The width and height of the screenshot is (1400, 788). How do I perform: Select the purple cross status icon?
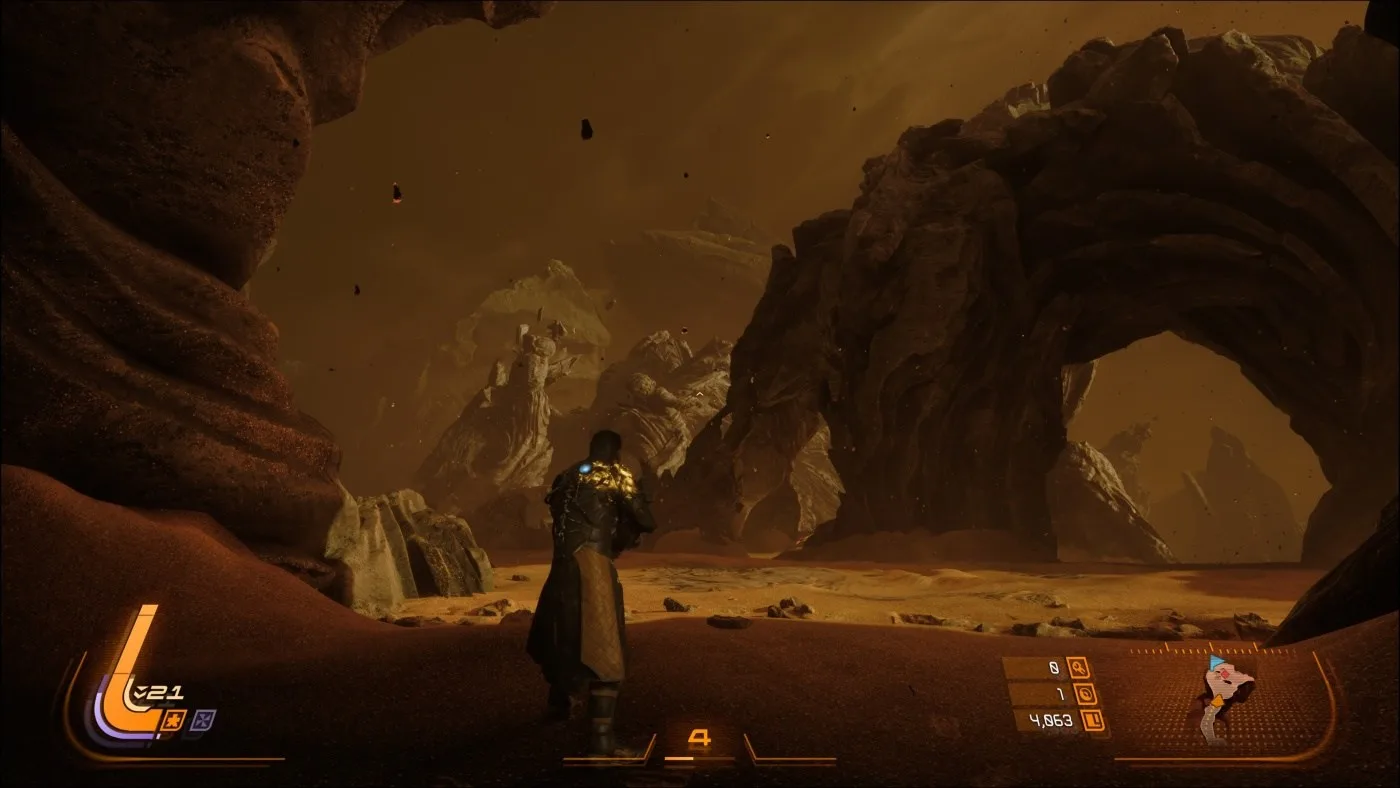pyautogui.click(x=204, y=719)
